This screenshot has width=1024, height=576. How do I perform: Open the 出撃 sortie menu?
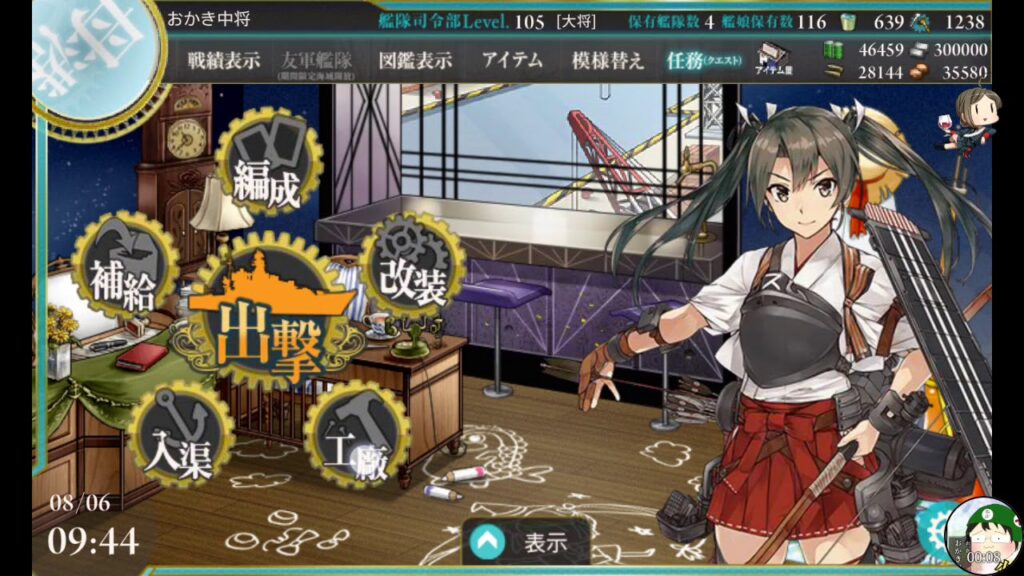pyautogui.click(x=270, y=322)
